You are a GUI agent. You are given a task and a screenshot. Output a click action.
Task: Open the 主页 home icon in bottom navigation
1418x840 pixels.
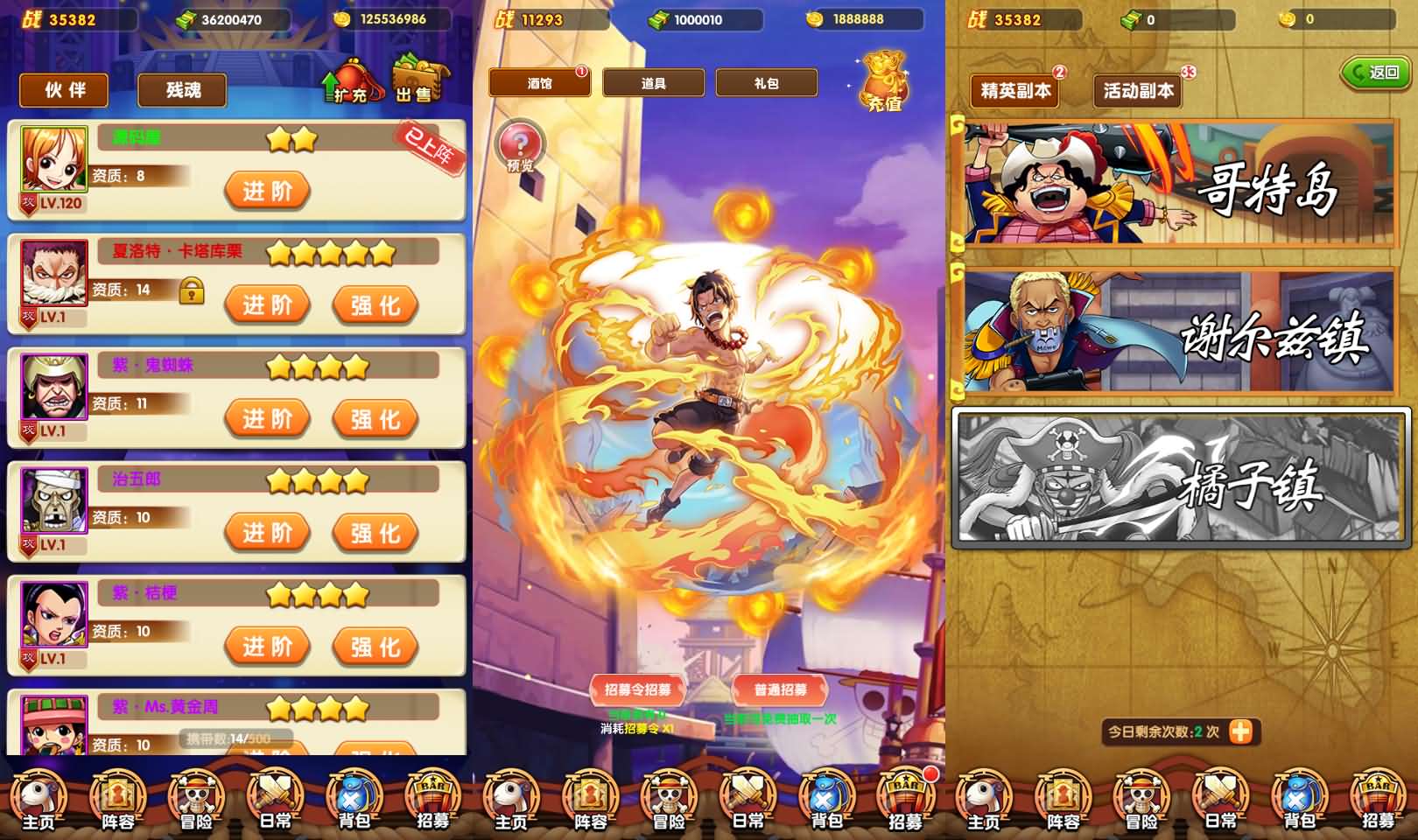point(37,798)
